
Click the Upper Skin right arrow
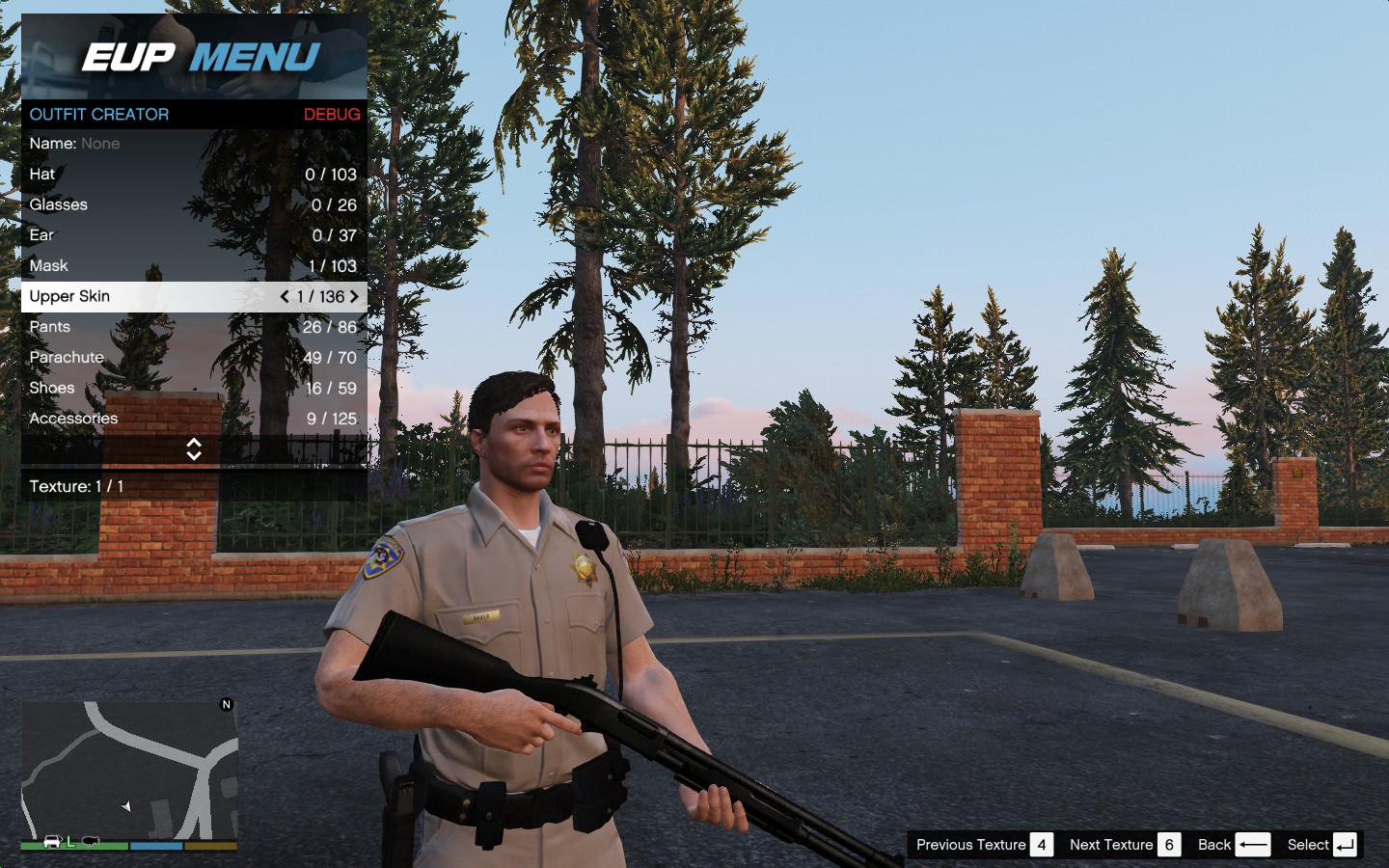354,297
